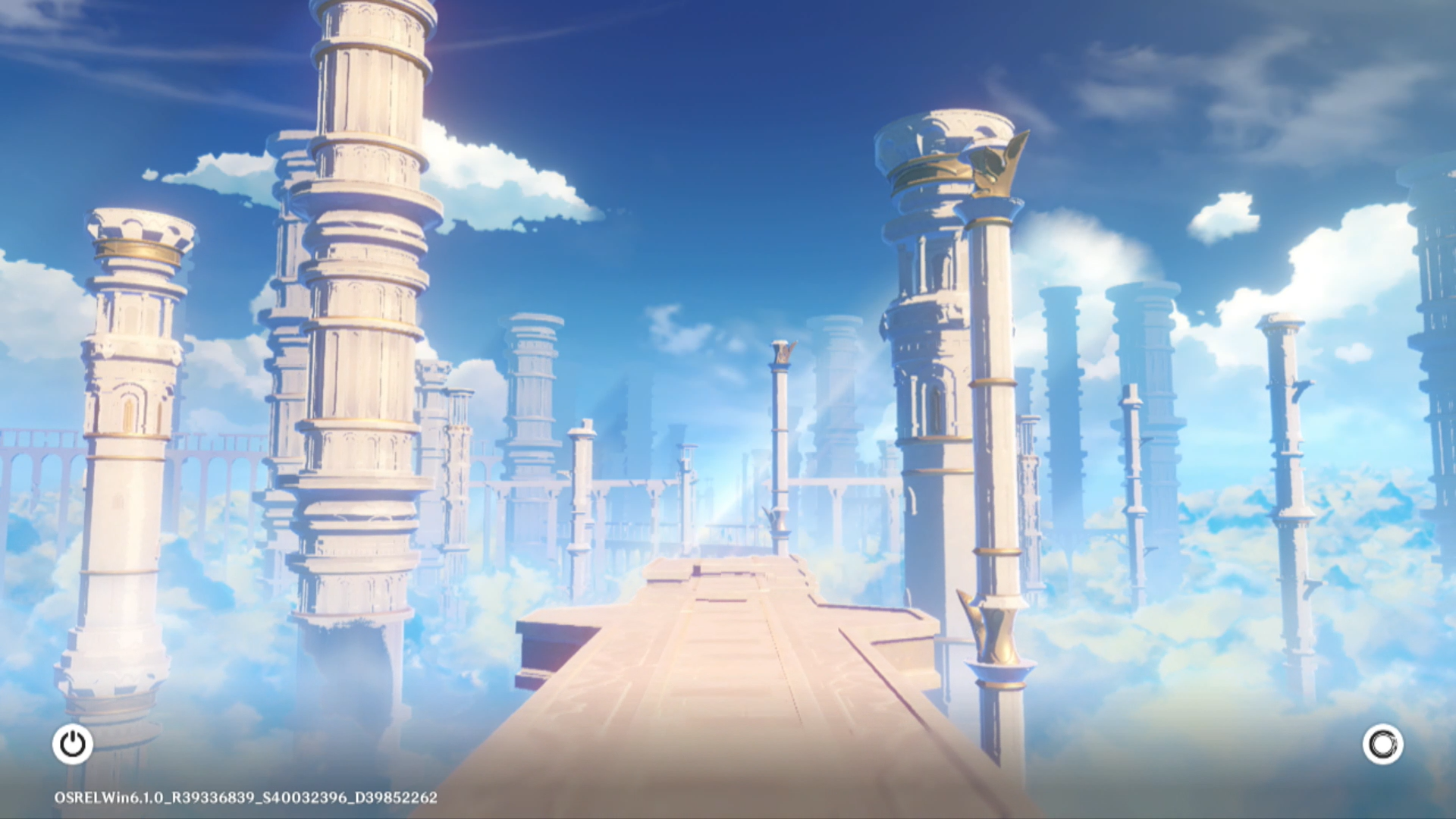Click the power icon to exit game
This screenshot has width=1456, height=819.
[73, 744]
